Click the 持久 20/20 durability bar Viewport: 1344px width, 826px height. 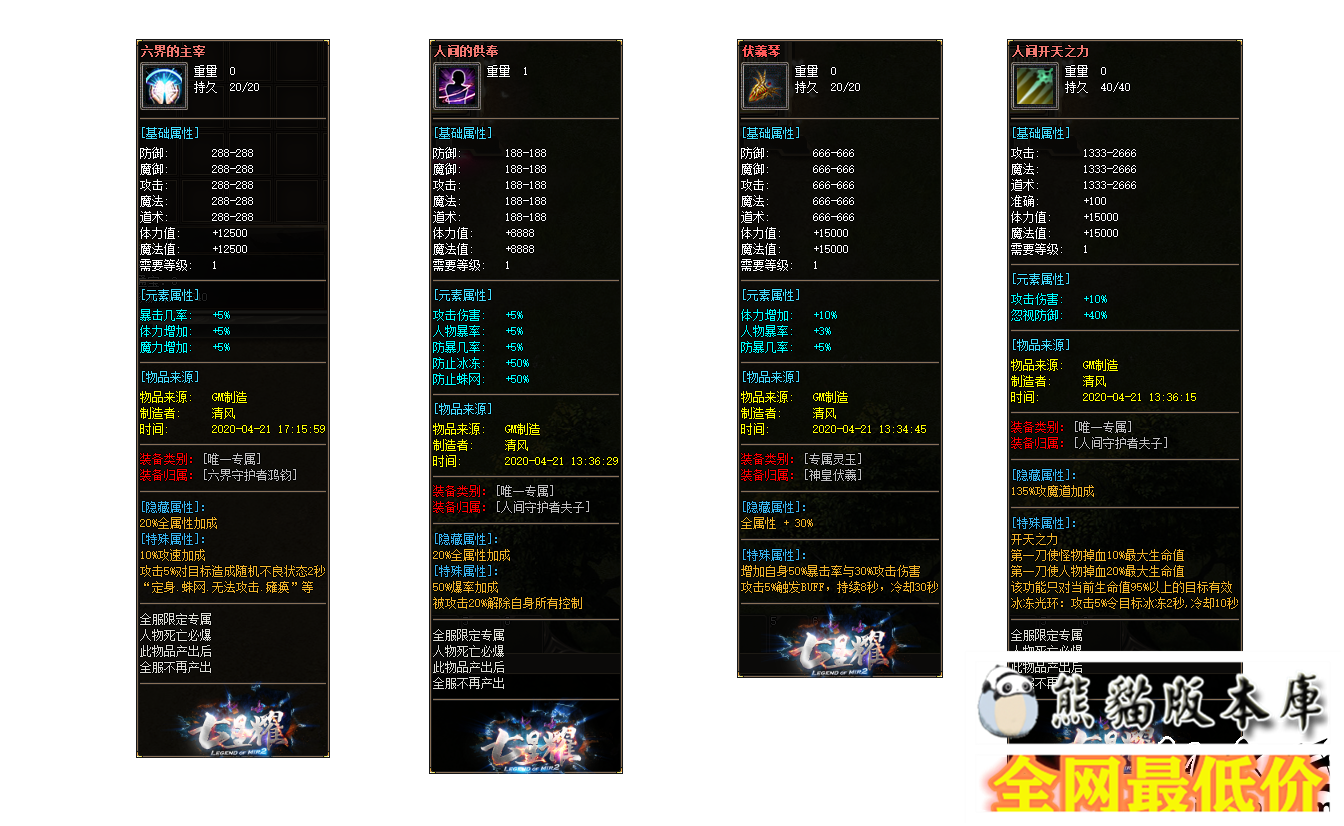coord(214,87)
